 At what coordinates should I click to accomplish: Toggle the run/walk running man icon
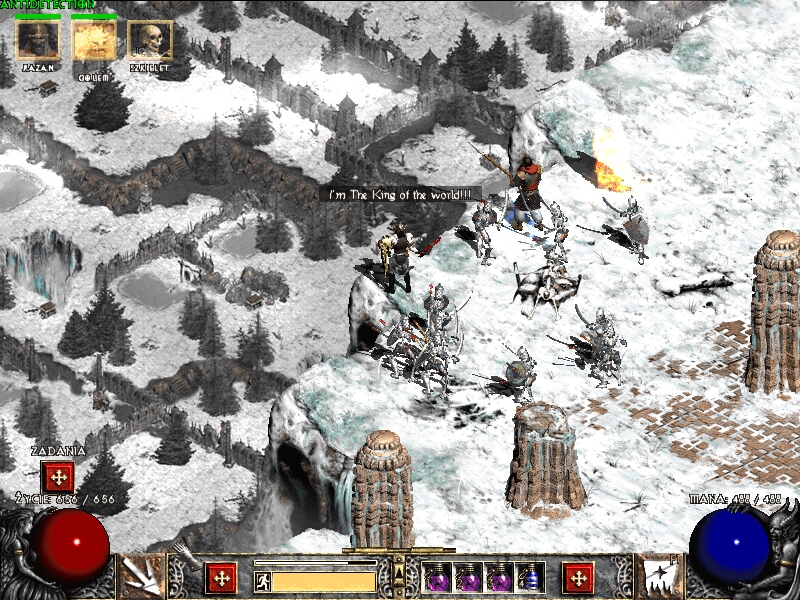coord(263,580)
